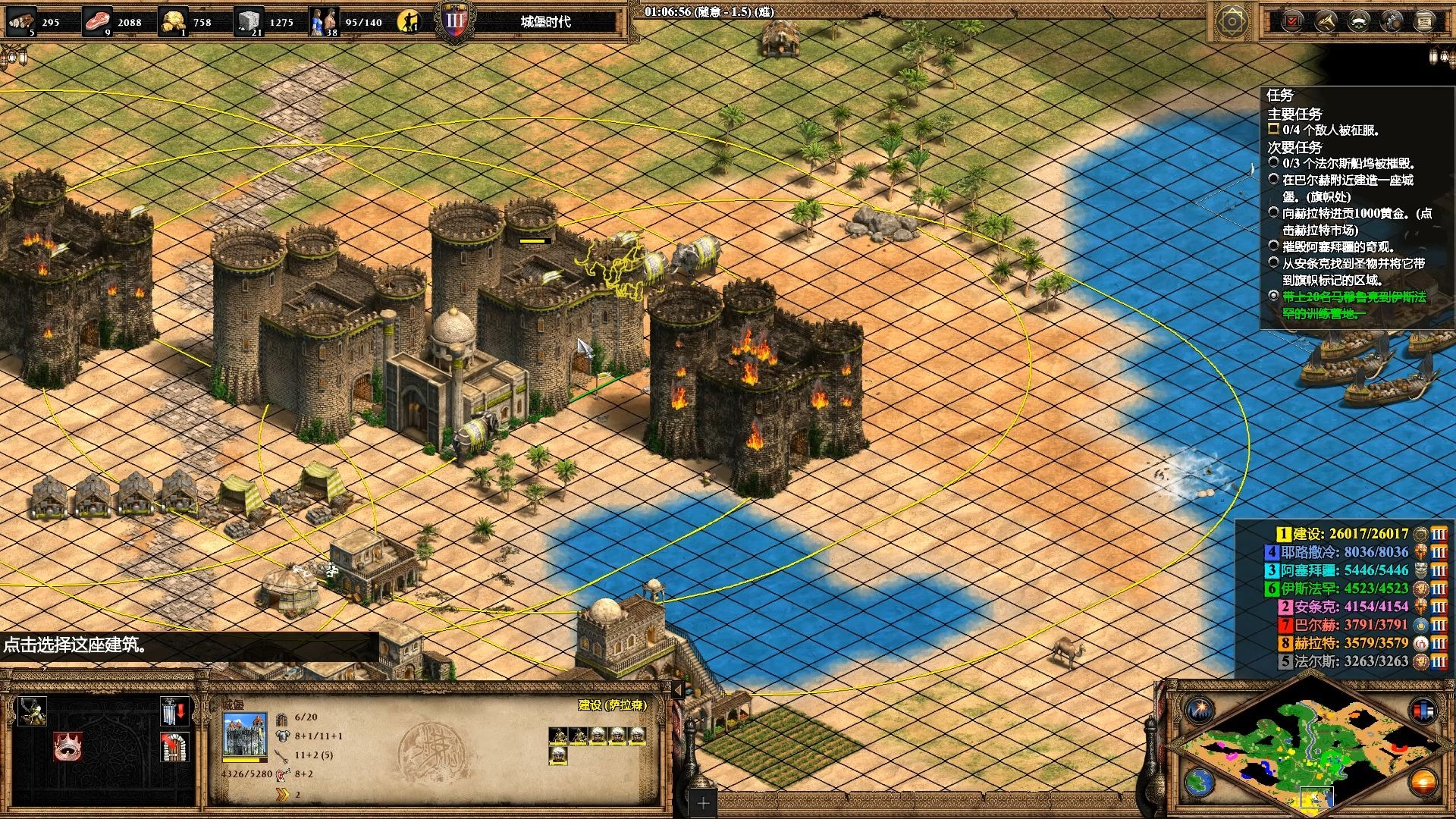Viewport: 1456px width, 819px height.
Task: Research the crown technology icon
Action: point(68,747)
